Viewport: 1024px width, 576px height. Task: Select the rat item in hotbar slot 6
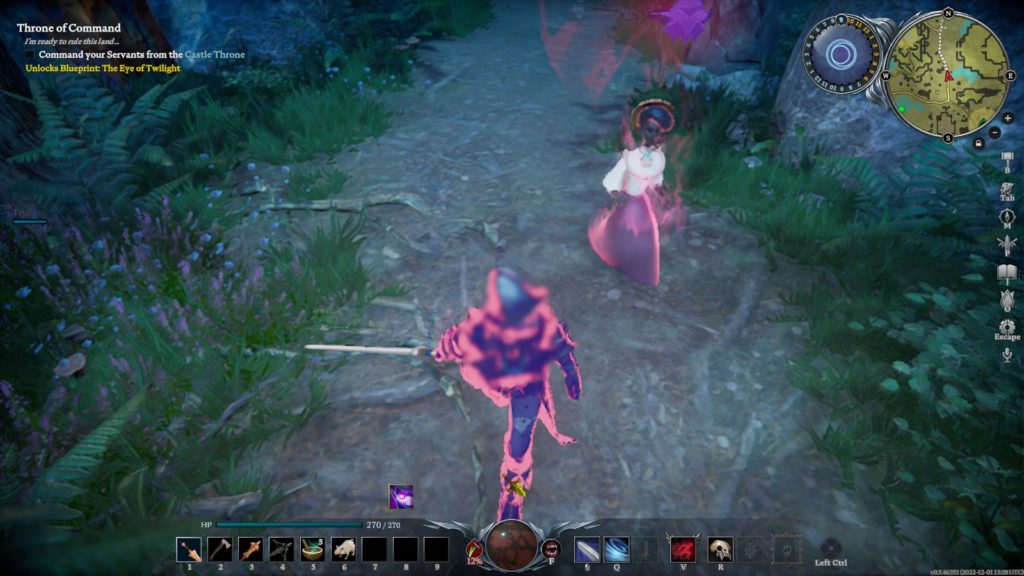click(x=343, y=549)
